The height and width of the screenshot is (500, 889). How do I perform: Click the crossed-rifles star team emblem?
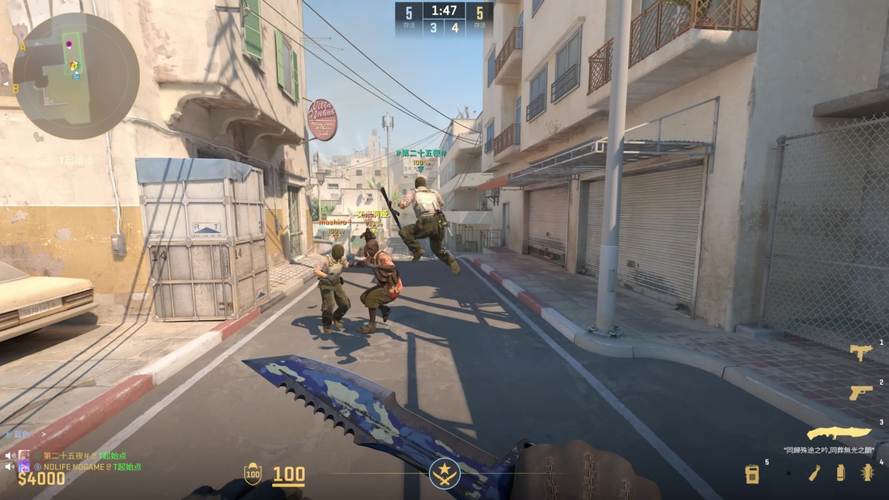tap(444, 473)
